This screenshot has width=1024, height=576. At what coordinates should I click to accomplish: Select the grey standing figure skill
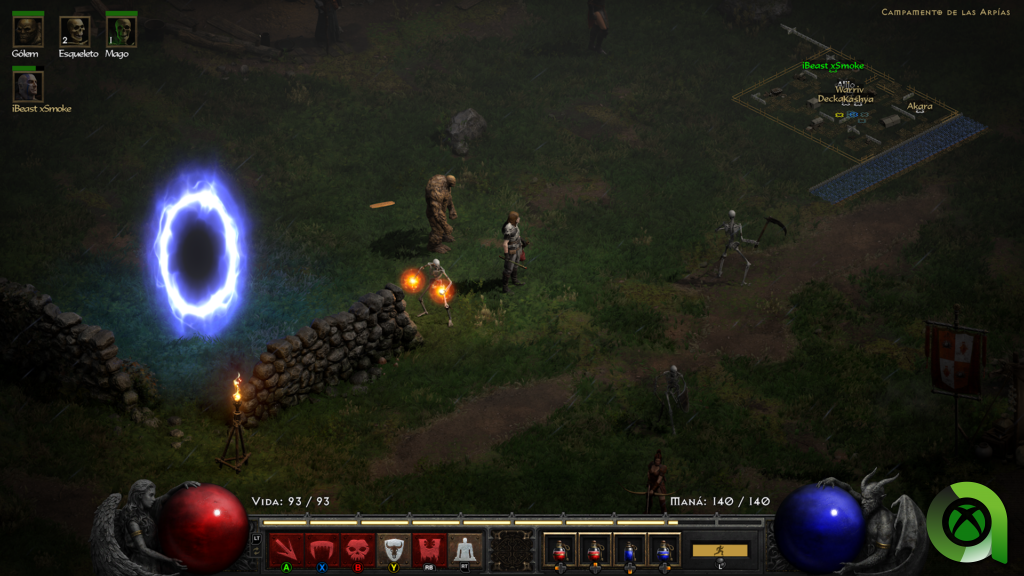464,549
